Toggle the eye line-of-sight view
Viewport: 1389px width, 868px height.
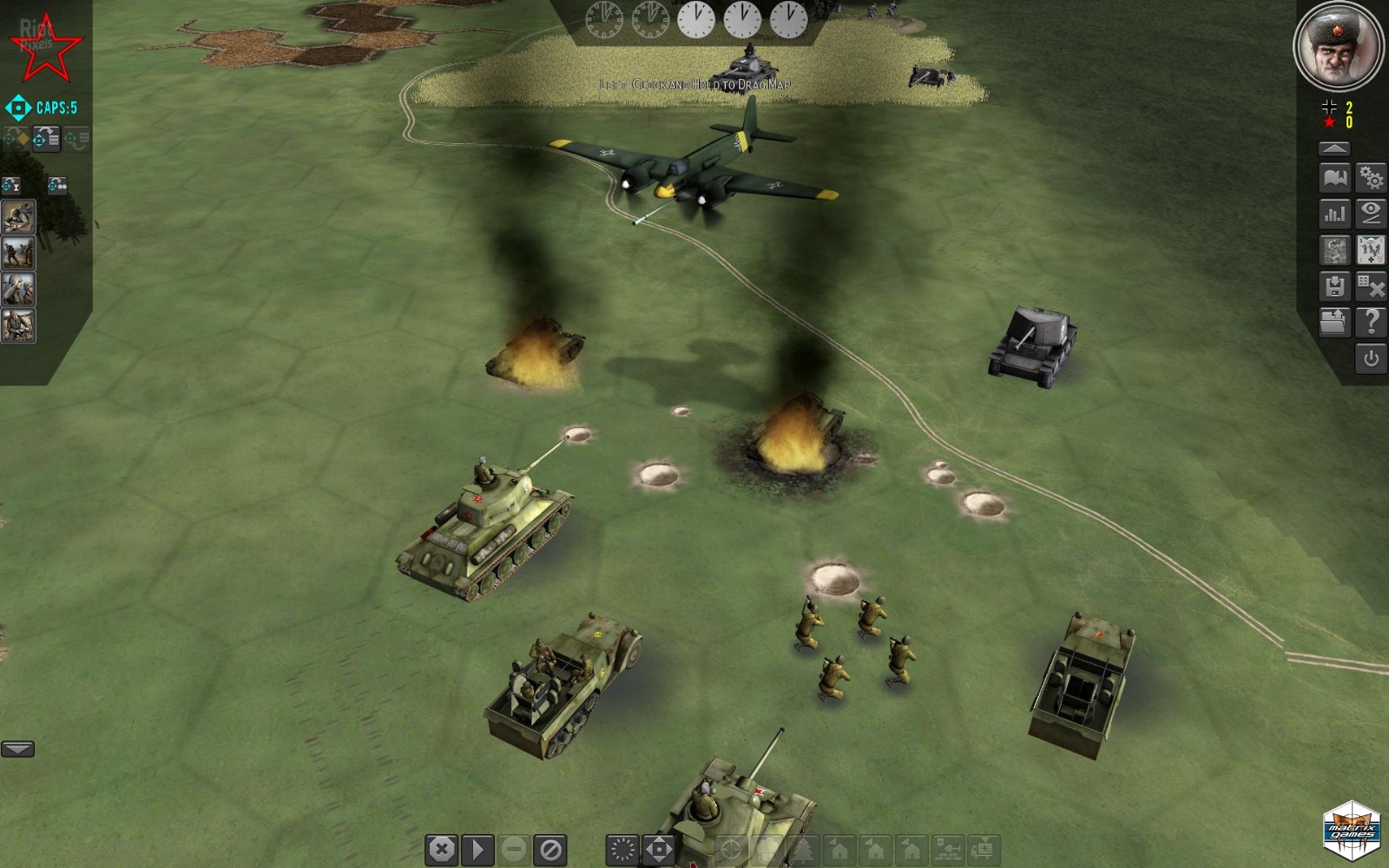point(1371,214)
